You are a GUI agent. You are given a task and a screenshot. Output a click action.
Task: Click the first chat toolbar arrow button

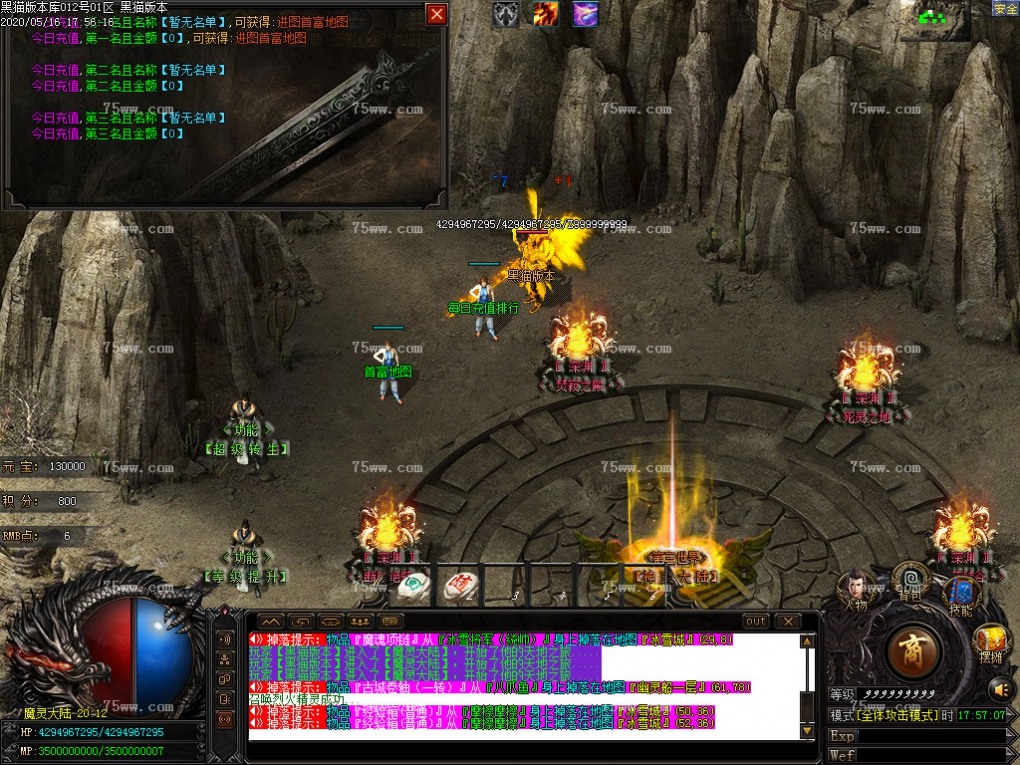[271, 621]
